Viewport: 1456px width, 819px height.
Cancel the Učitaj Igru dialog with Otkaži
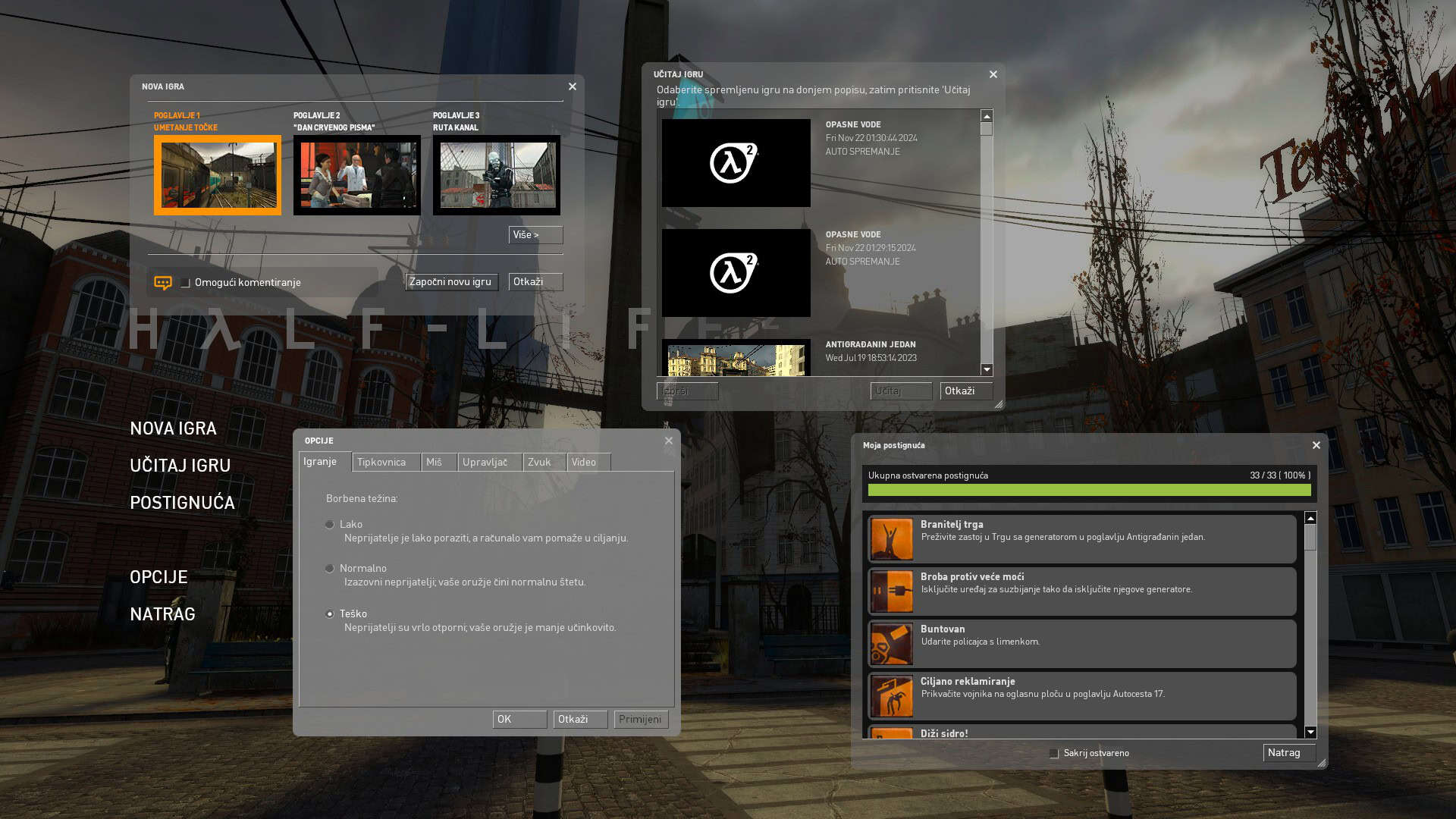pyautogui.click(x=965, y=391)
